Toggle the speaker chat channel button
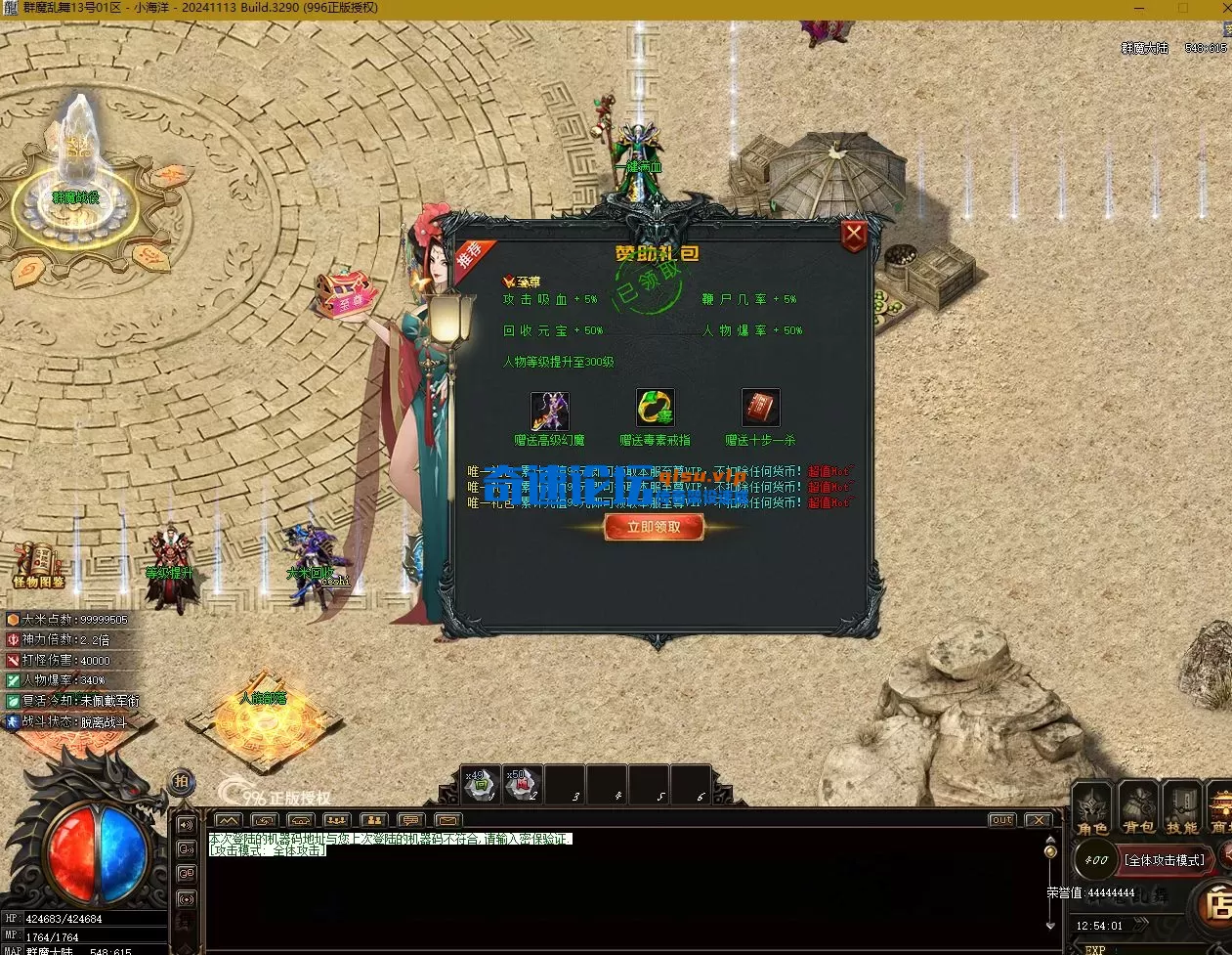 tap(187, 825)
